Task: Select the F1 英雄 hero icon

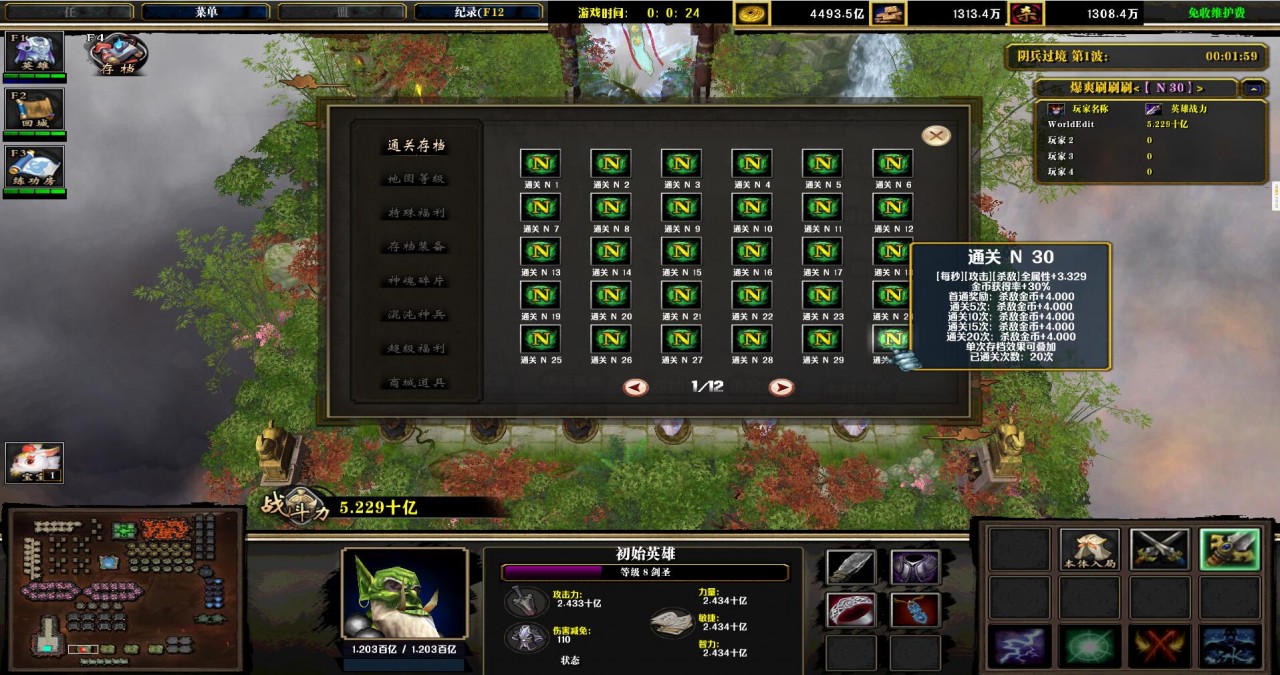Action: (x=35, y=52)
